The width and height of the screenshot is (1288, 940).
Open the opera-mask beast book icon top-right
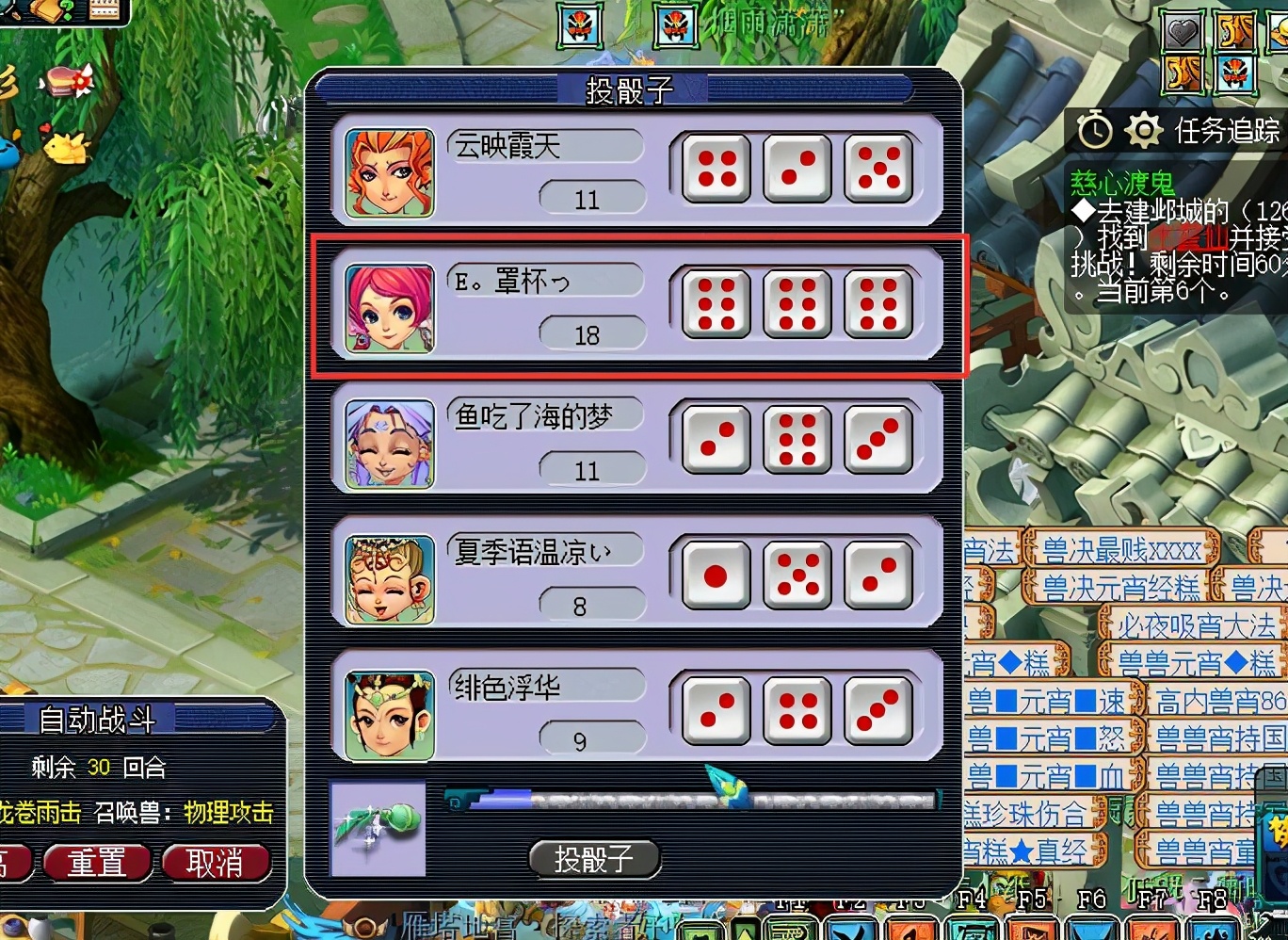pyautogui.click(x=1235, y=73)
